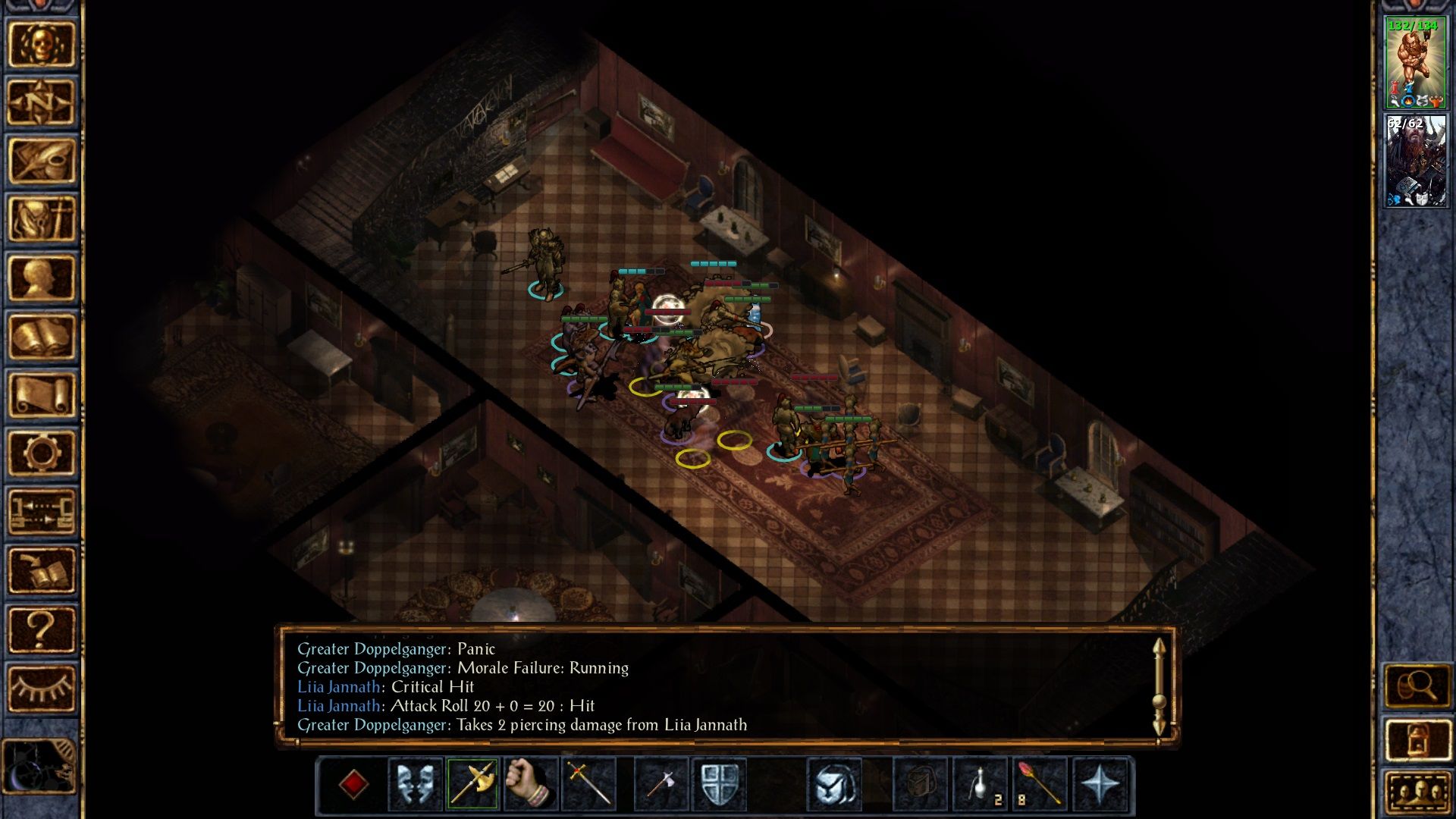1456x819 pixels.
Task: Click the magnifying glass button
Action: coord(1417,686)
